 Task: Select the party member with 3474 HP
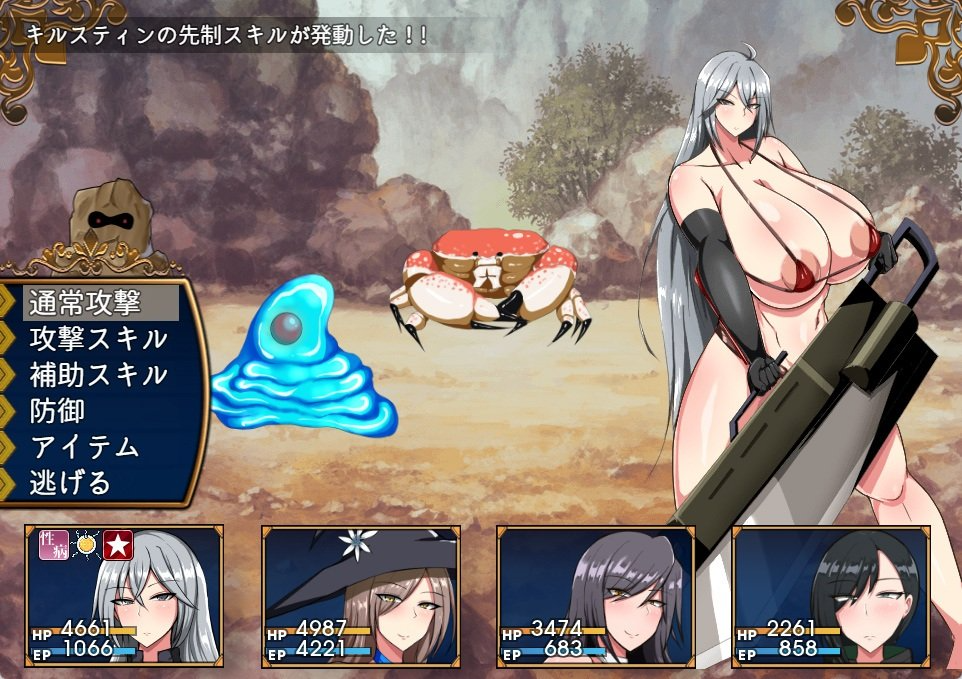click(596, 596)
